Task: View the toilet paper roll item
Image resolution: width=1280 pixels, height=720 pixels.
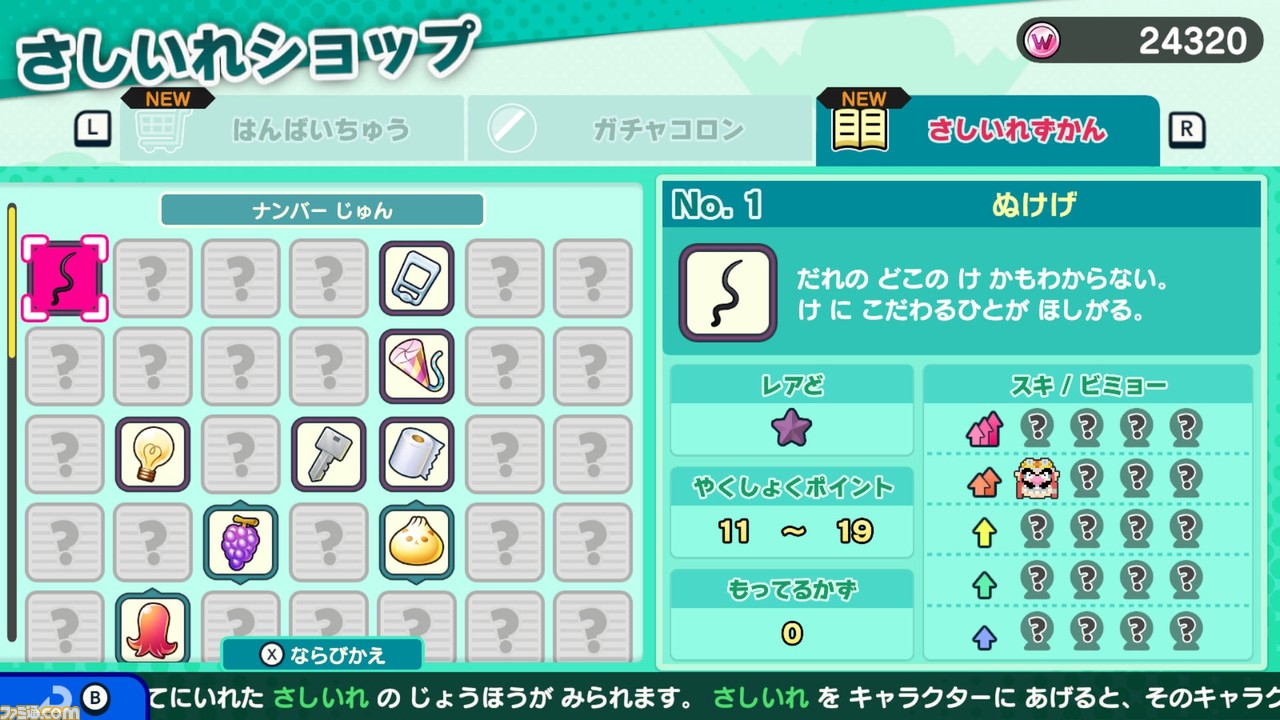Action: [416, 452]
